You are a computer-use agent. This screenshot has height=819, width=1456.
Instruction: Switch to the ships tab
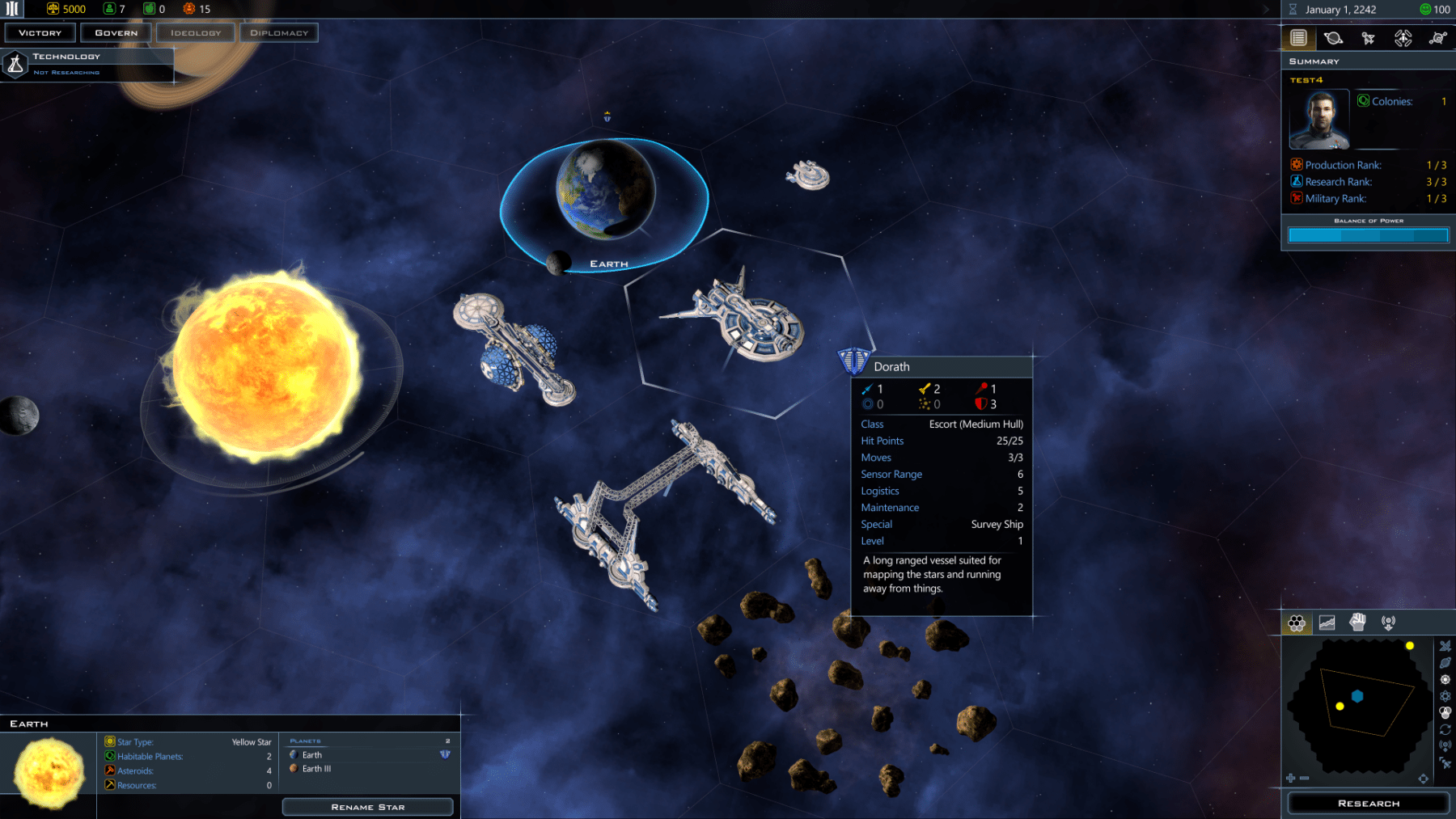pyautogui.click(x=1368, y=38)
